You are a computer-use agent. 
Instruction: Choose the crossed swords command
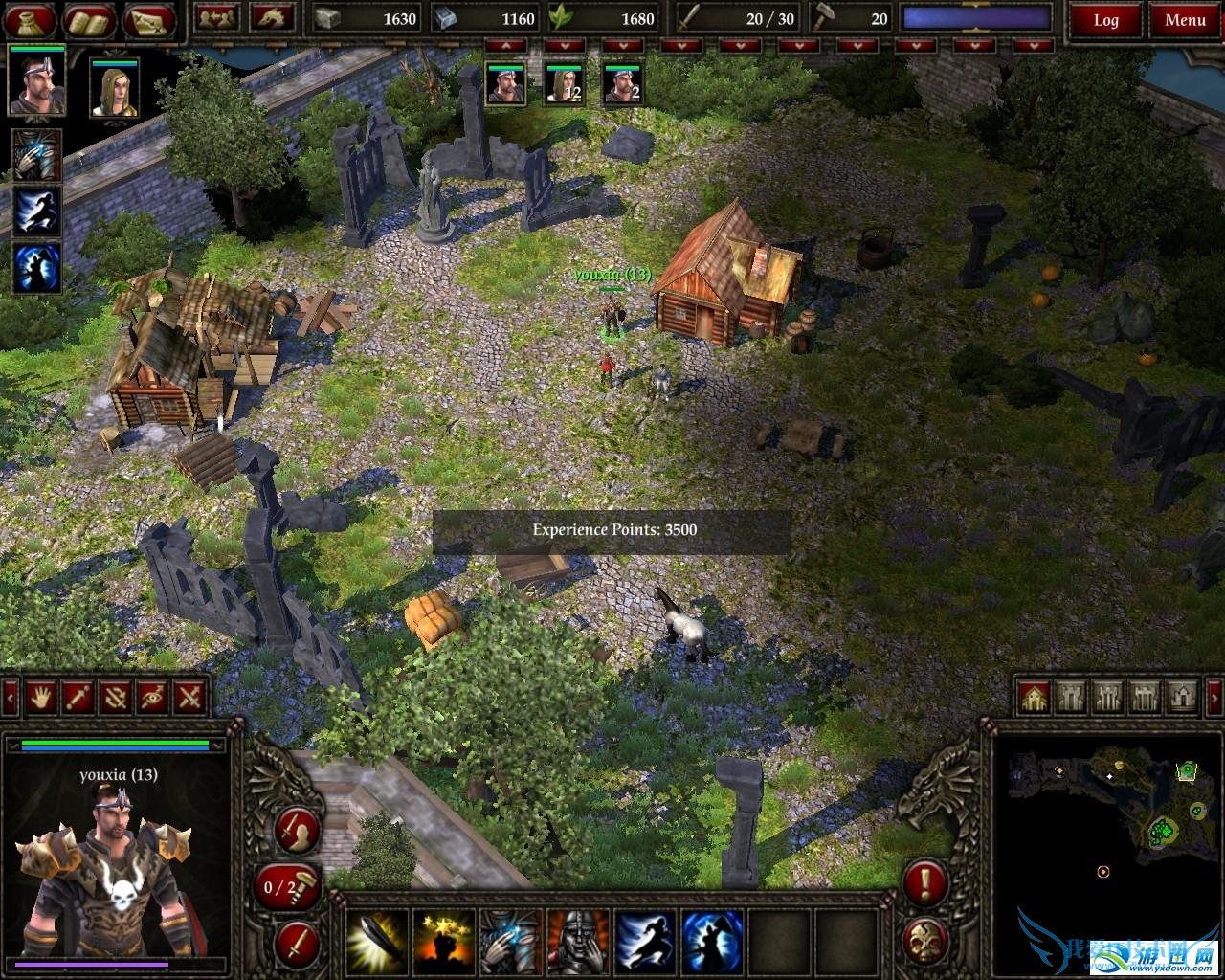coord(190,697)
